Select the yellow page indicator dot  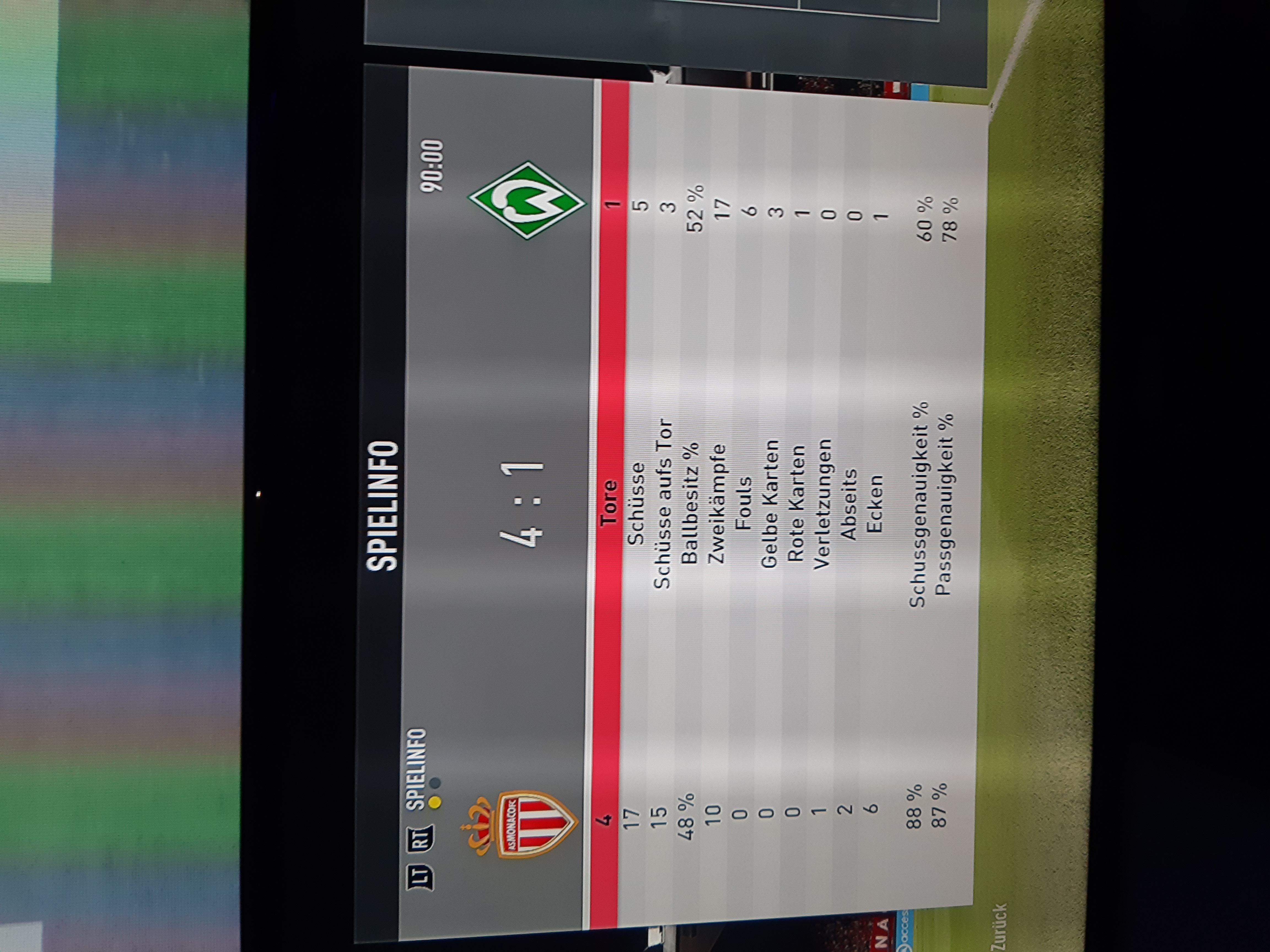[435, 801]
